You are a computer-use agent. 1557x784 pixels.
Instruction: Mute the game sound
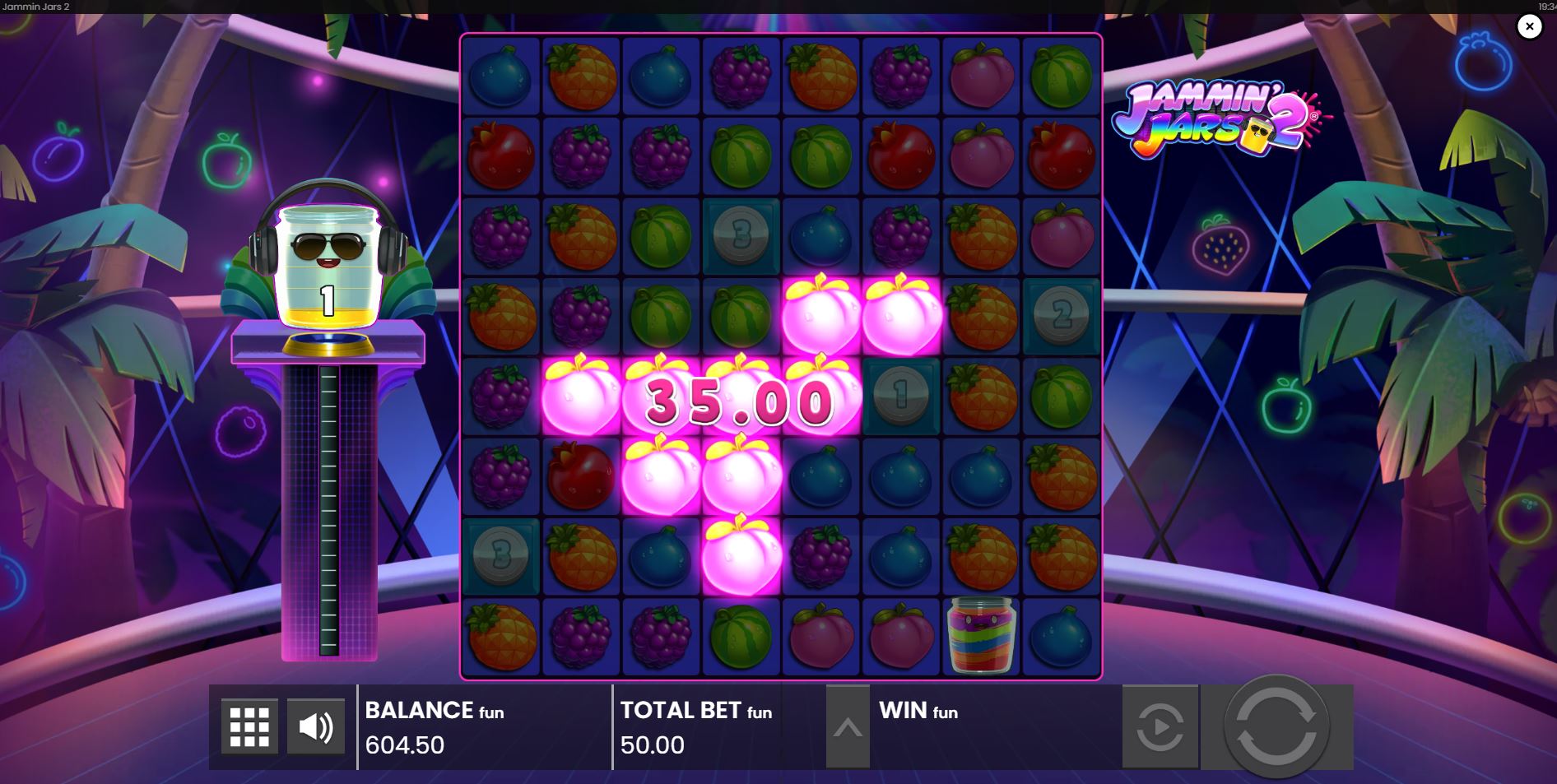[x=315, y=726]
